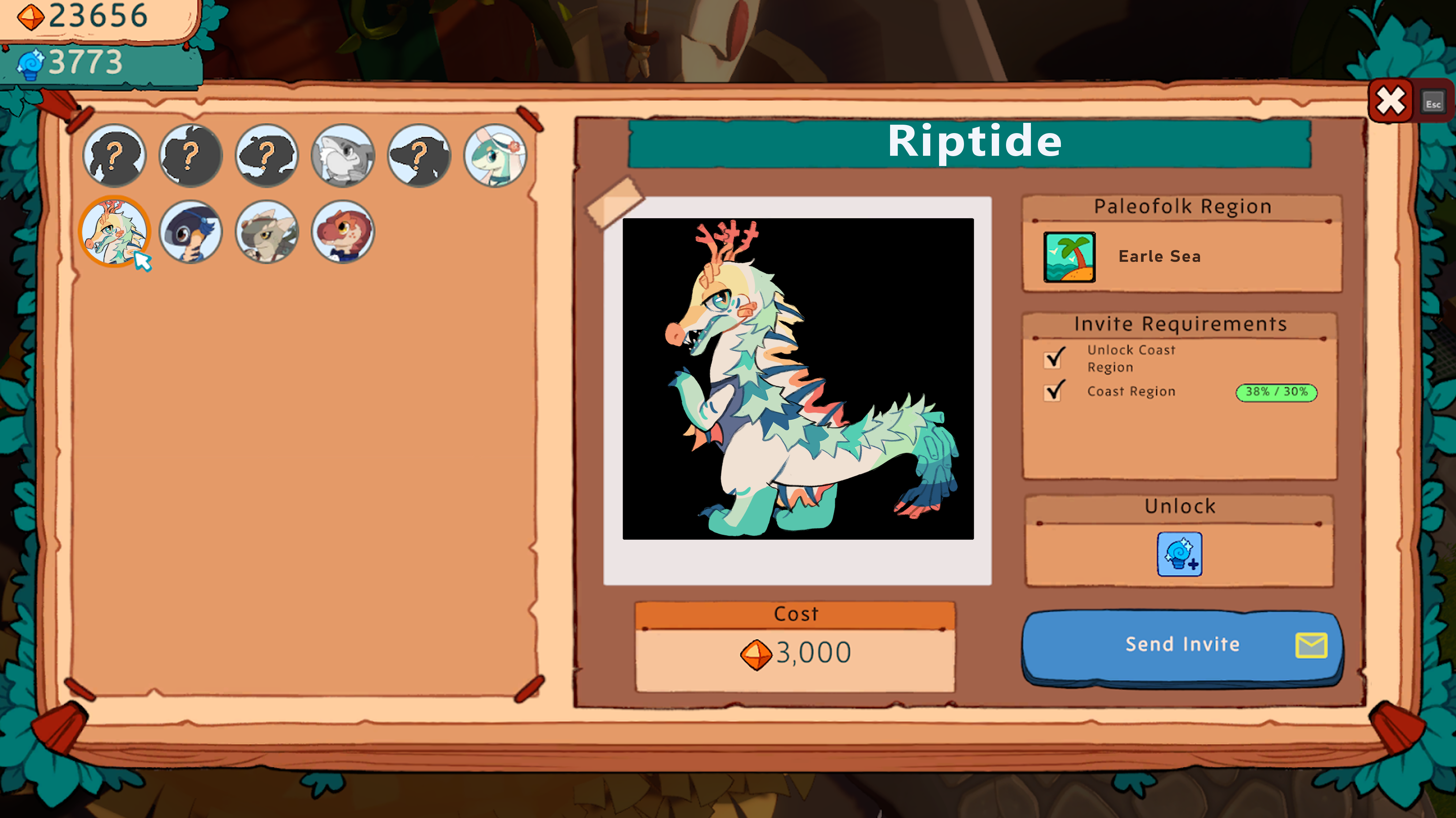Select Riptide's coral-antlered portrait

coord(115,231)
